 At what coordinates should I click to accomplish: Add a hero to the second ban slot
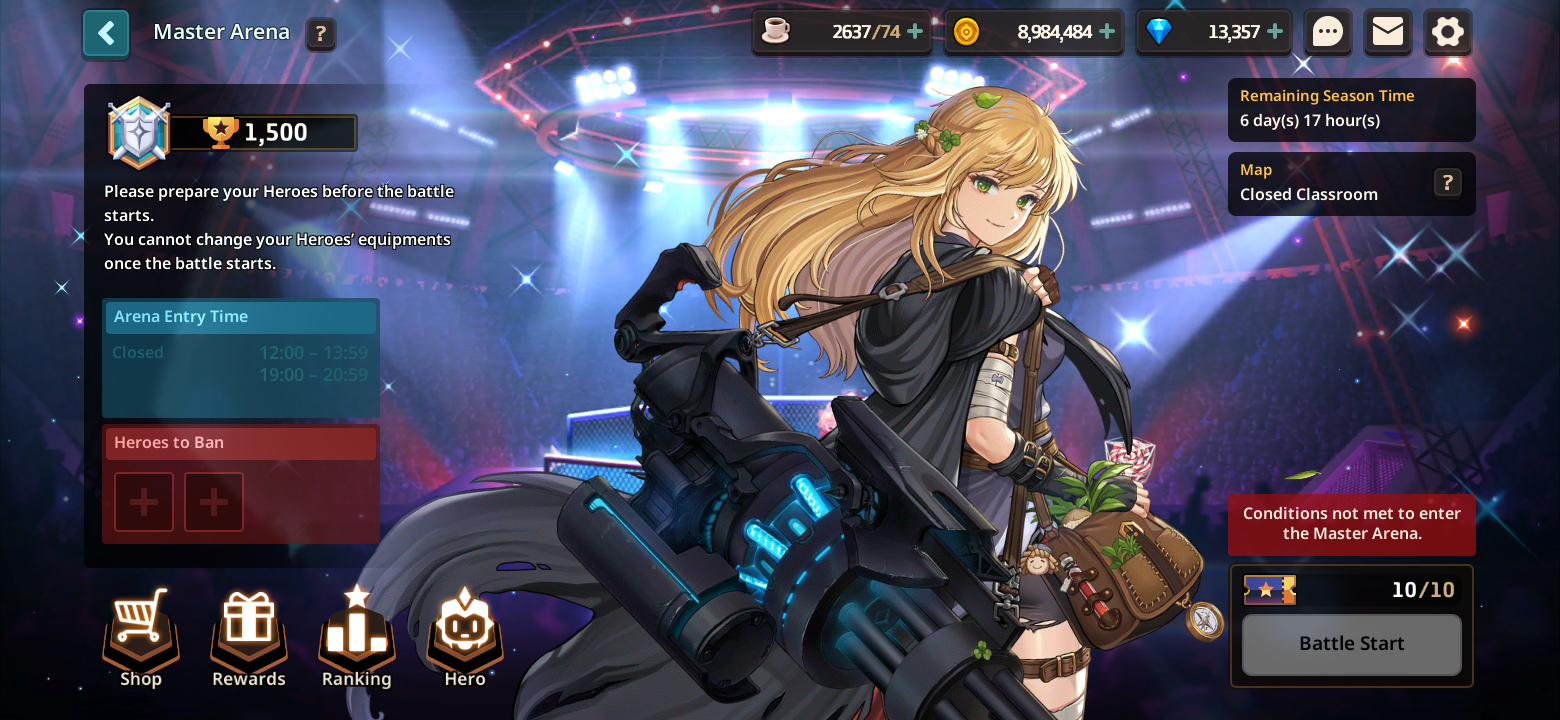tap(213, 501)
